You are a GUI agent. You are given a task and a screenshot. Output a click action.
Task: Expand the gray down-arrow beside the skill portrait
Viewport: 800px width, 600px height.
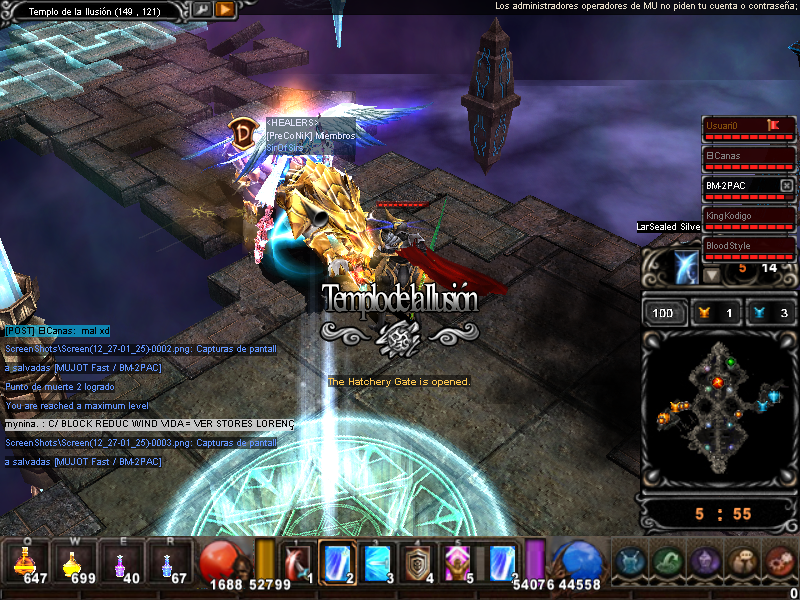711,275
